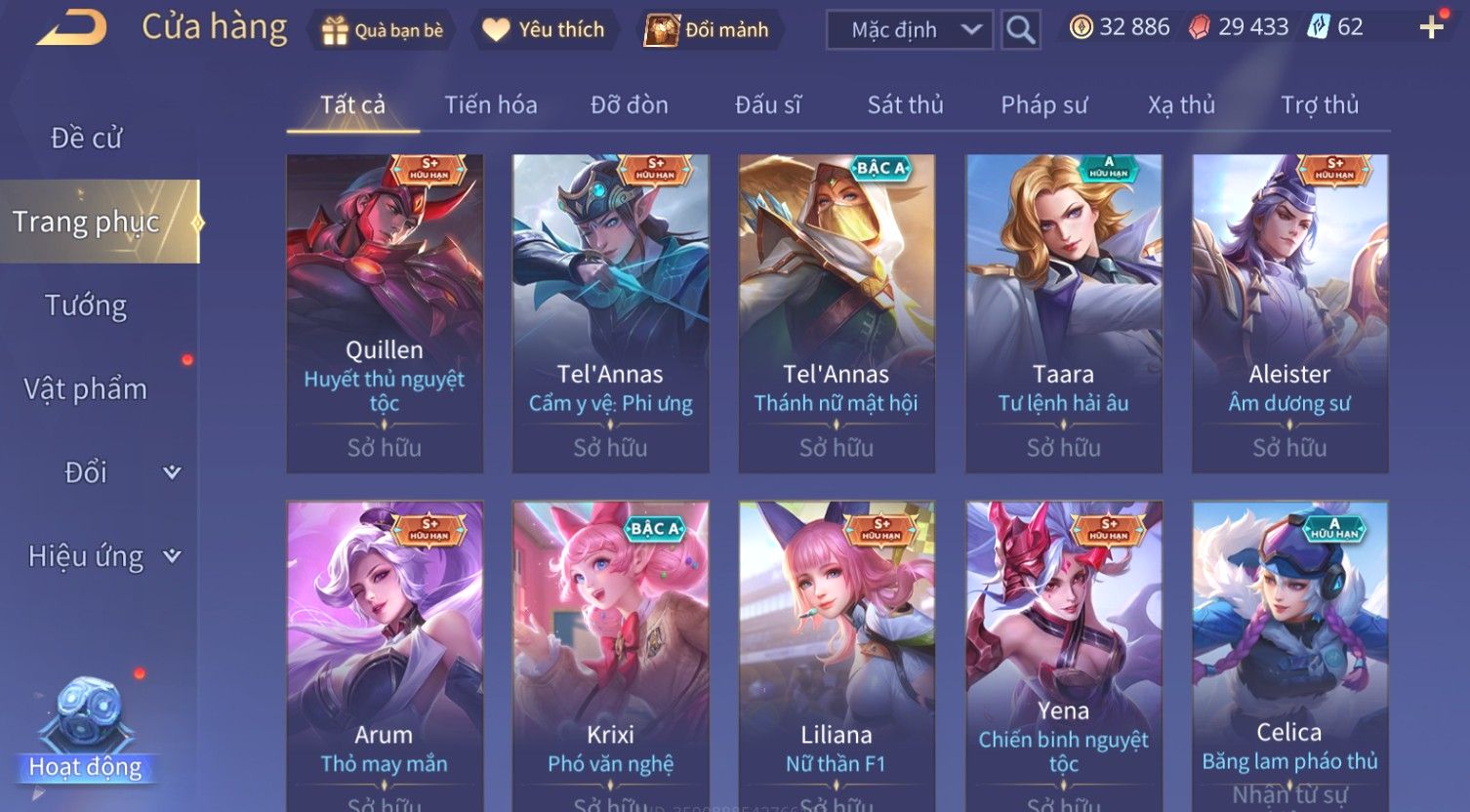Open the Hoạt động events icon
Viewport: 1470px width, 812px height.
tap(86, 732)
